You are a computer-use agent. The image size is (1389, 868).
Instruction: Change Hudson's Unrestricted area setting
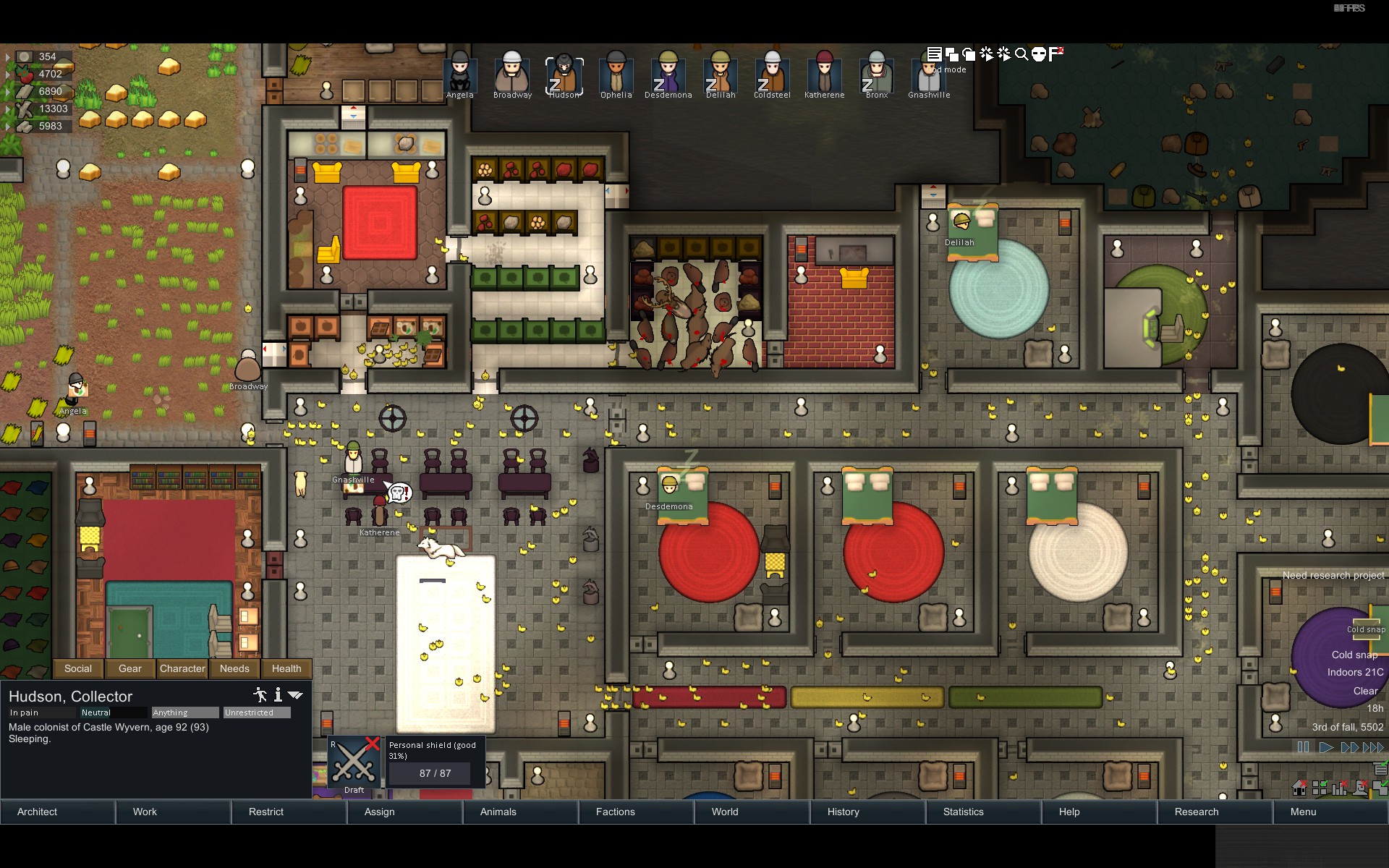pos(257,712)
